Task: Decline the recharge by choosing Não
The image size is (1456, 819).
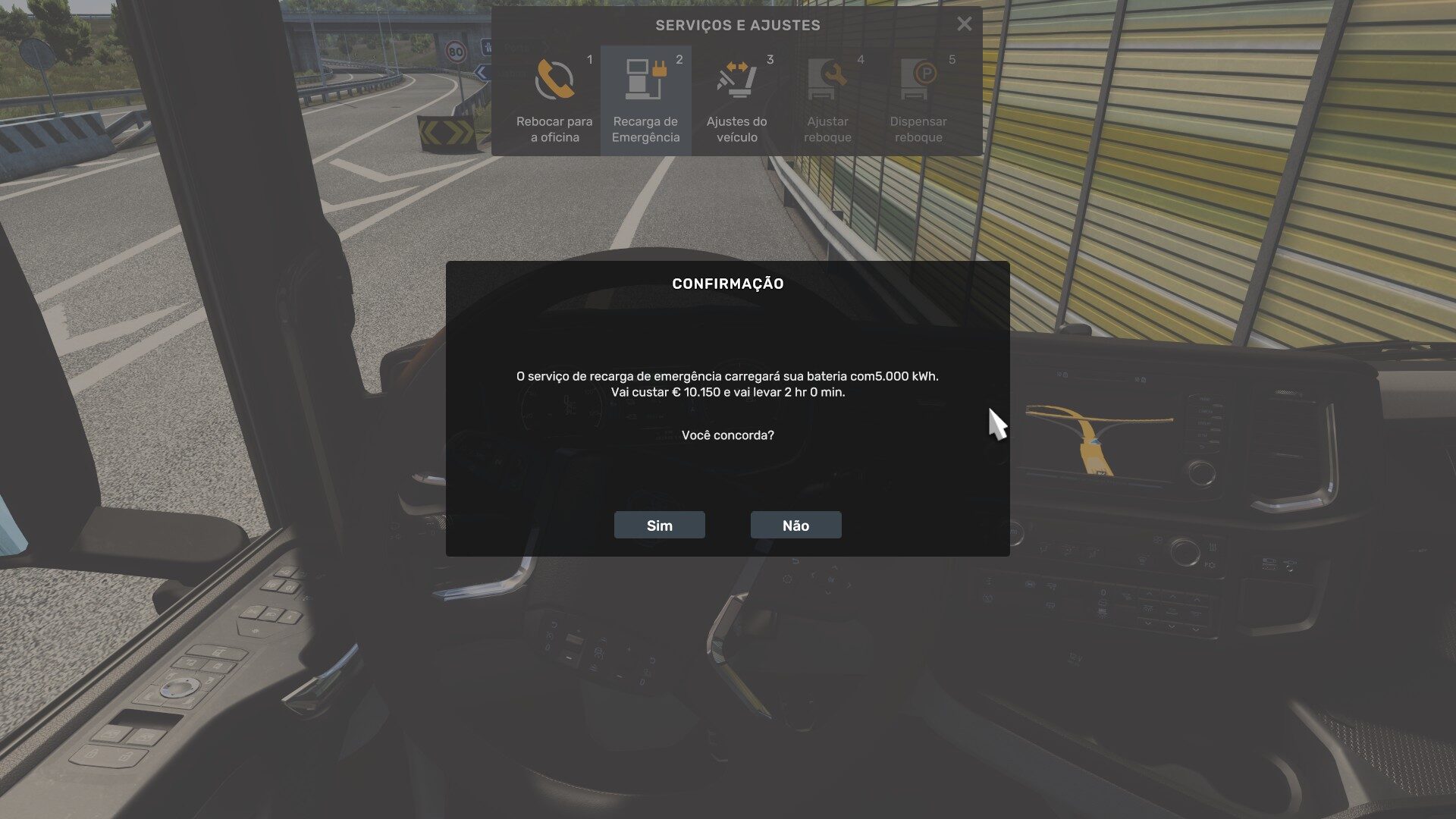Action: click(x=795, y=525)
